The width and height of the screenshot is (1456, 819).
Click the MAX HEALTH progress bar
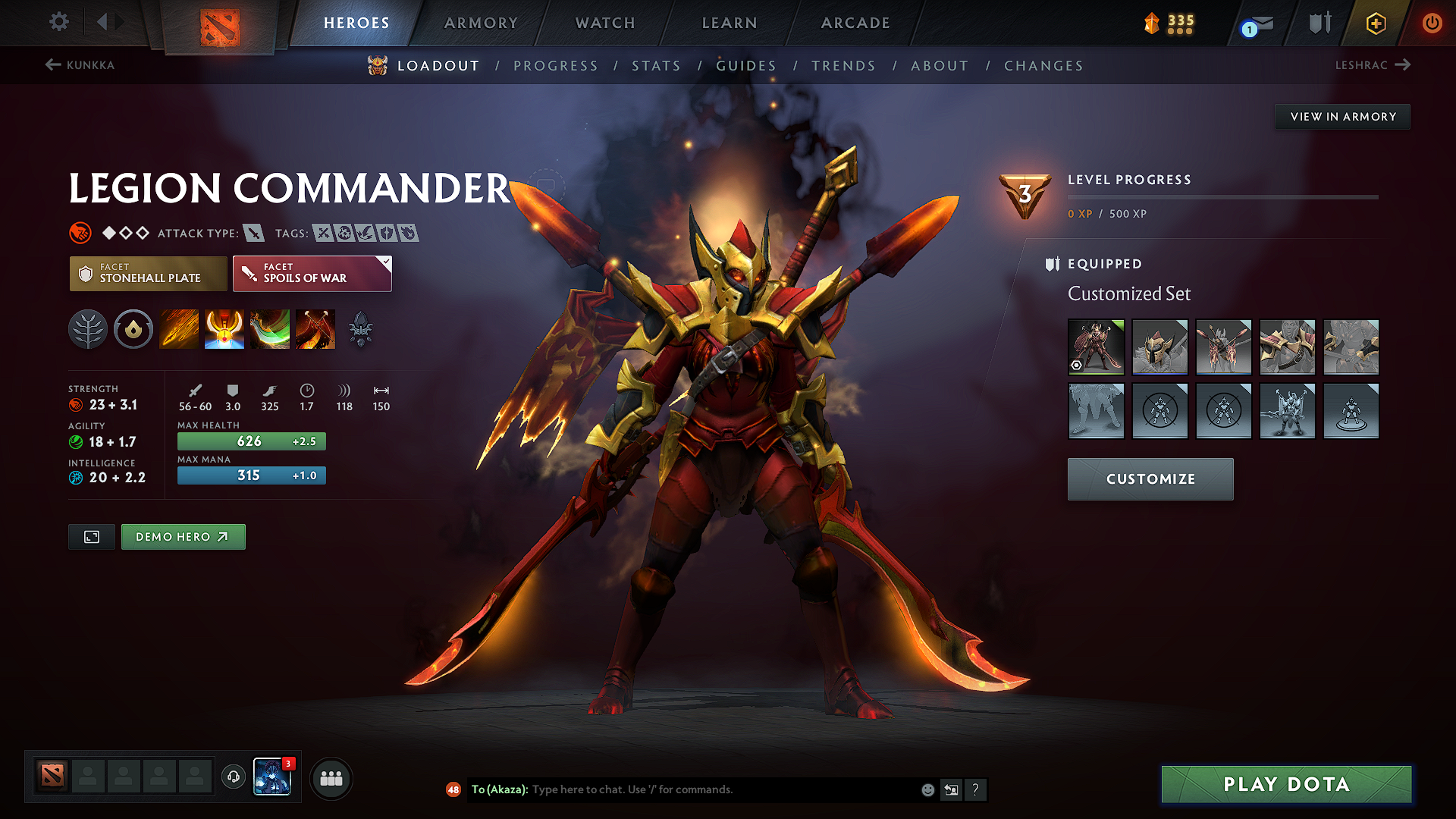point(251,441)
